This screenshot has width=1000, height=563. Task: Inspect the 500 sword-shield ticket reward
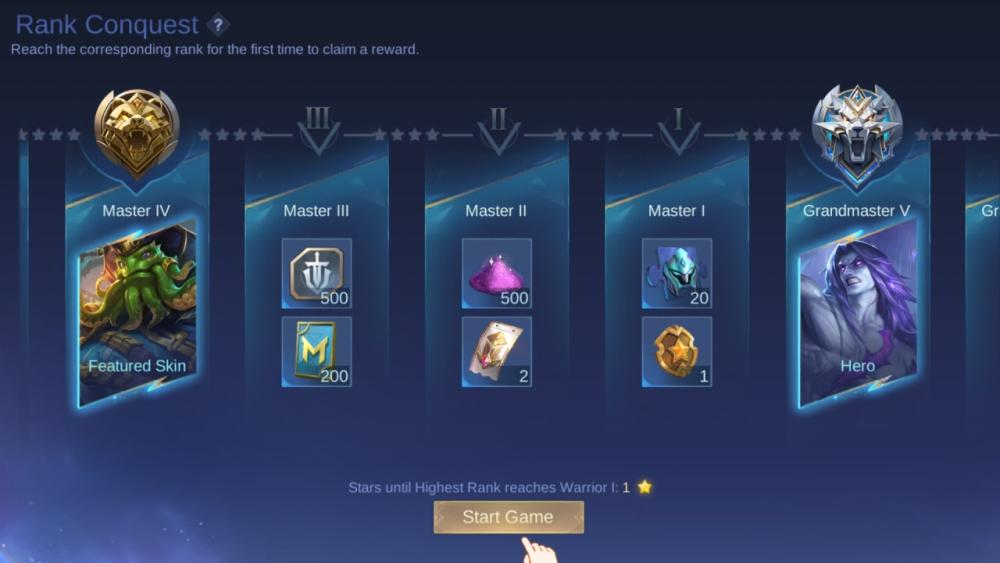pyautogui.click(x=316, y=273)
